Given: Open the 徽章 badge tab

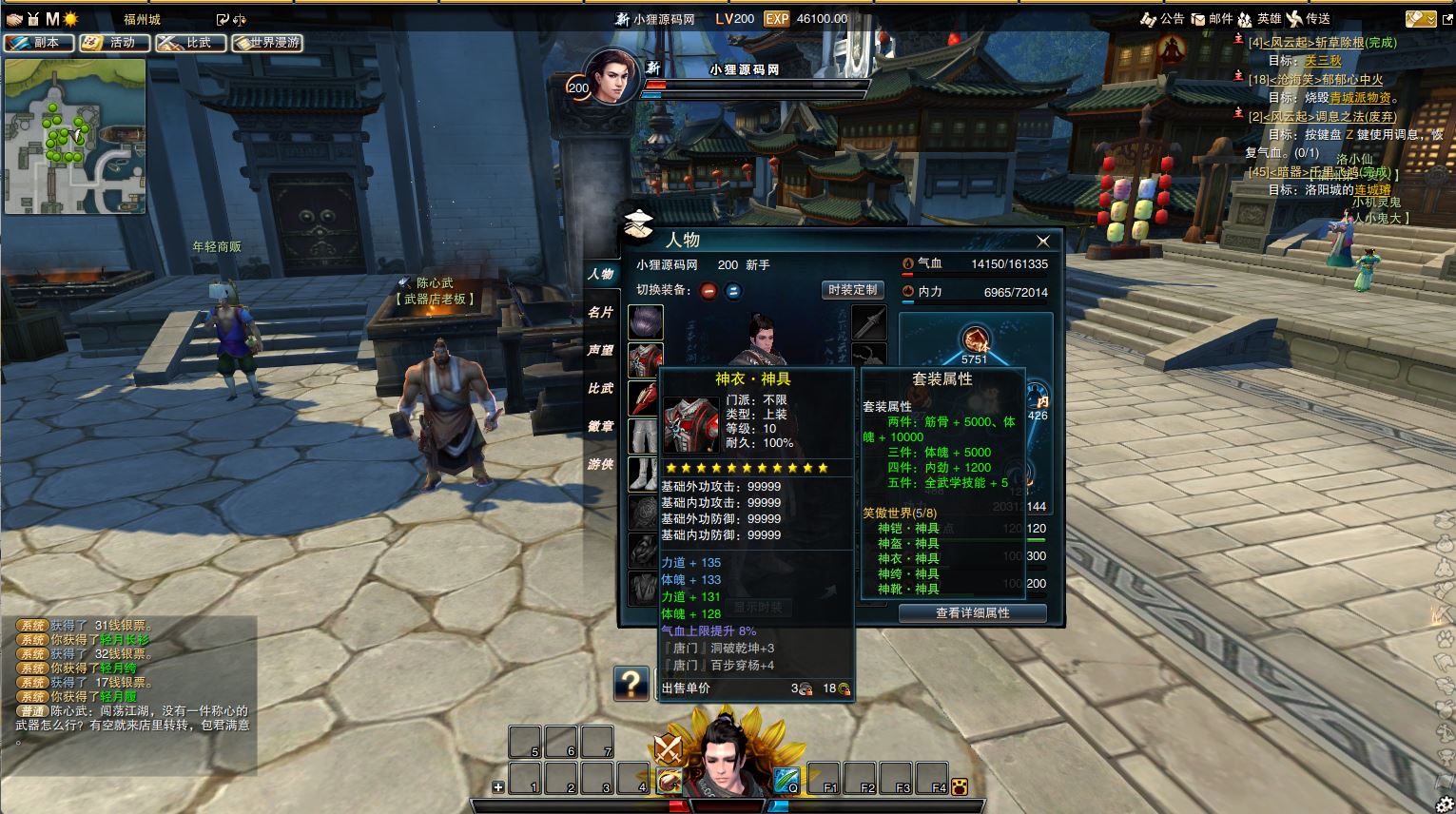Looking at the screenshot, I should pos(600,426).
